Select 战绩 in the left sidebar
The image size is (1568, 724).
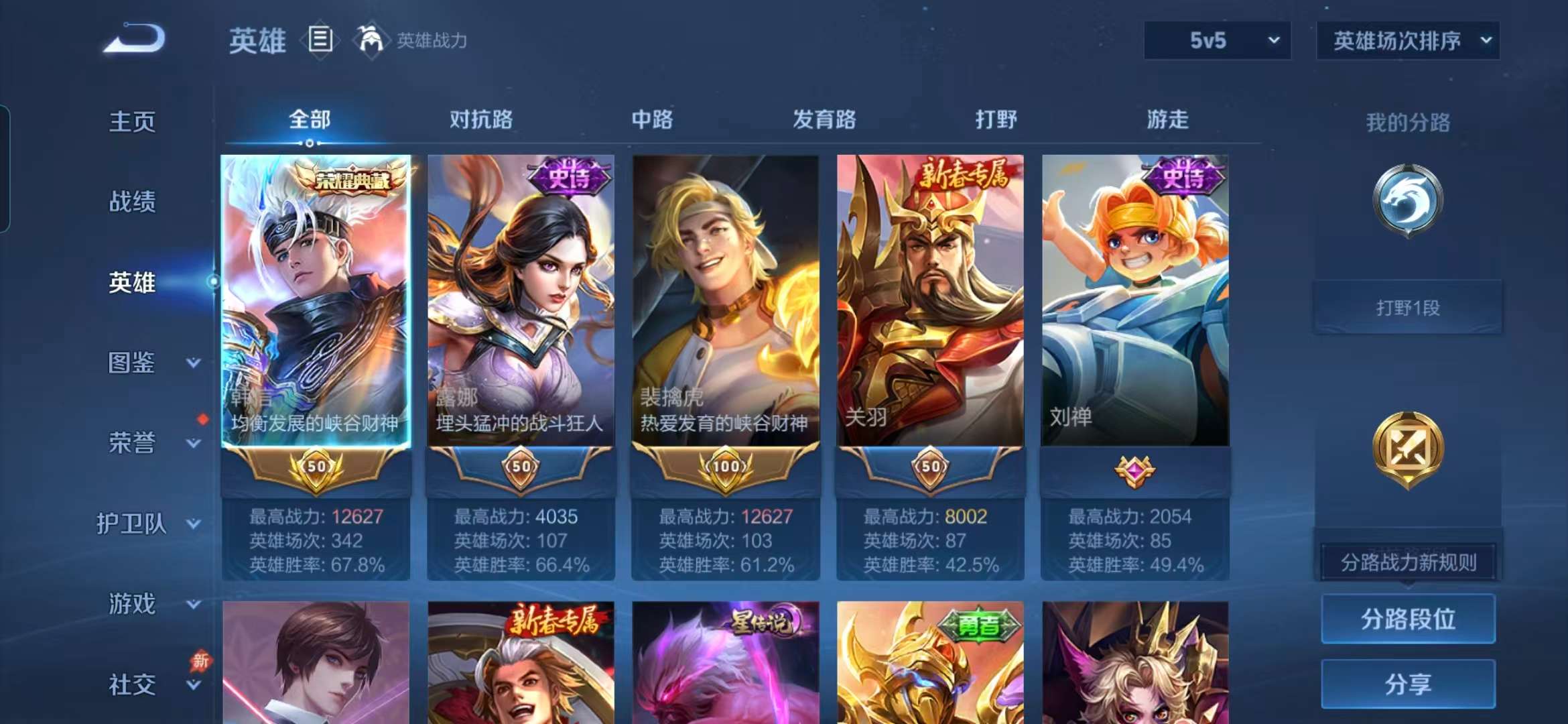(131, 202)
